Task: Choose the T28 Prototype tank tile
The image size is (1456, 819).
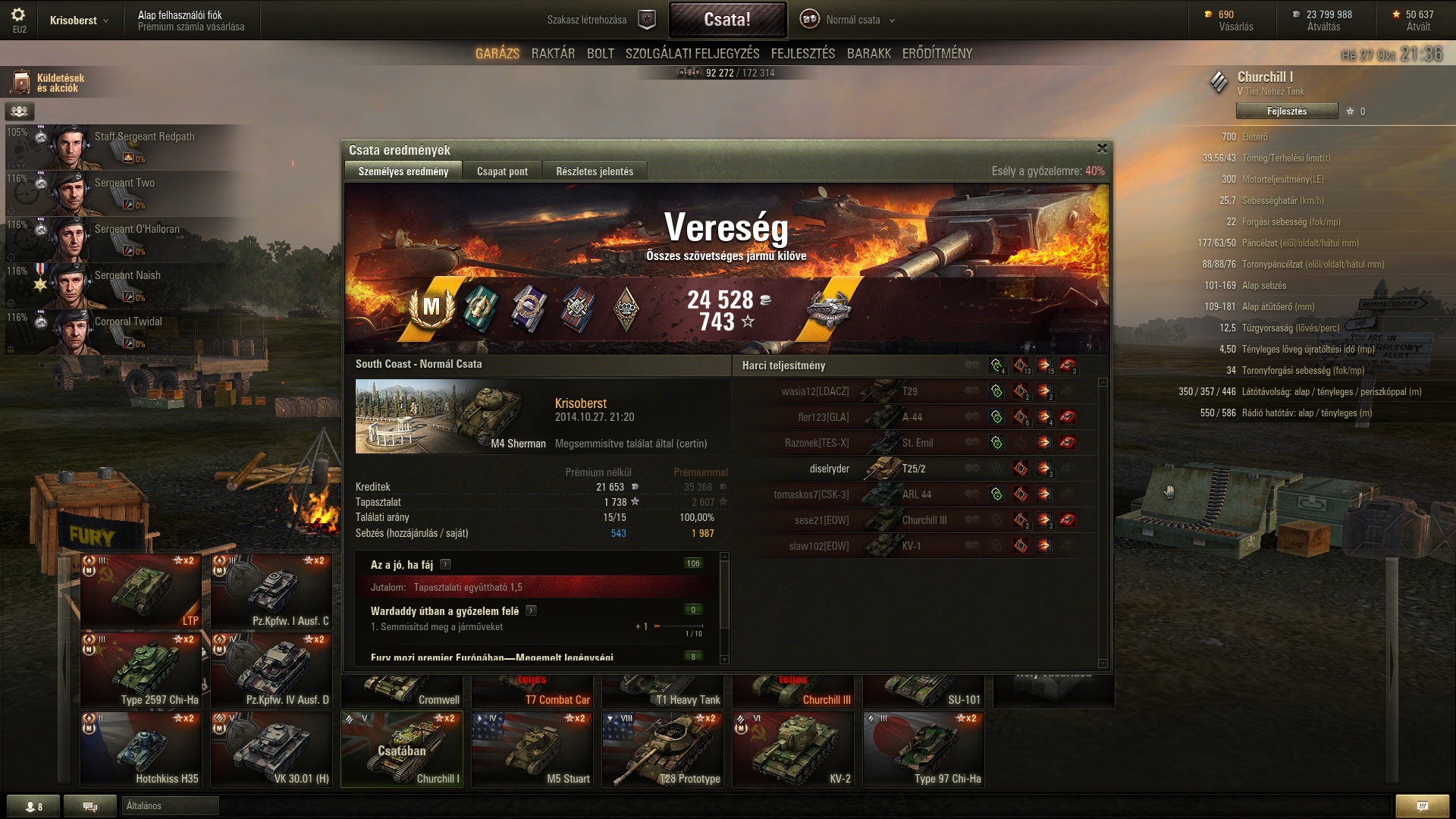Action: (x=663, y=749)
